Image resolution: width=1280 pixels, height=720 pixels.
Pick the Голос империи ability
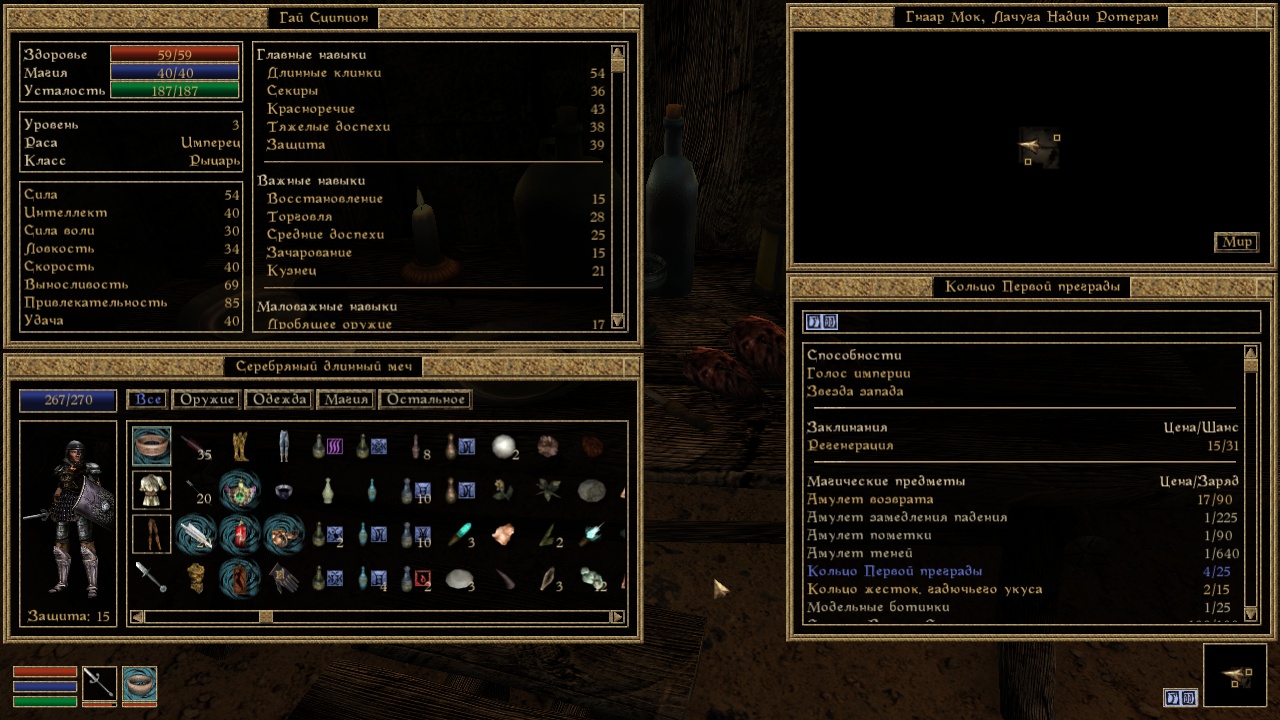pos(858,374)
